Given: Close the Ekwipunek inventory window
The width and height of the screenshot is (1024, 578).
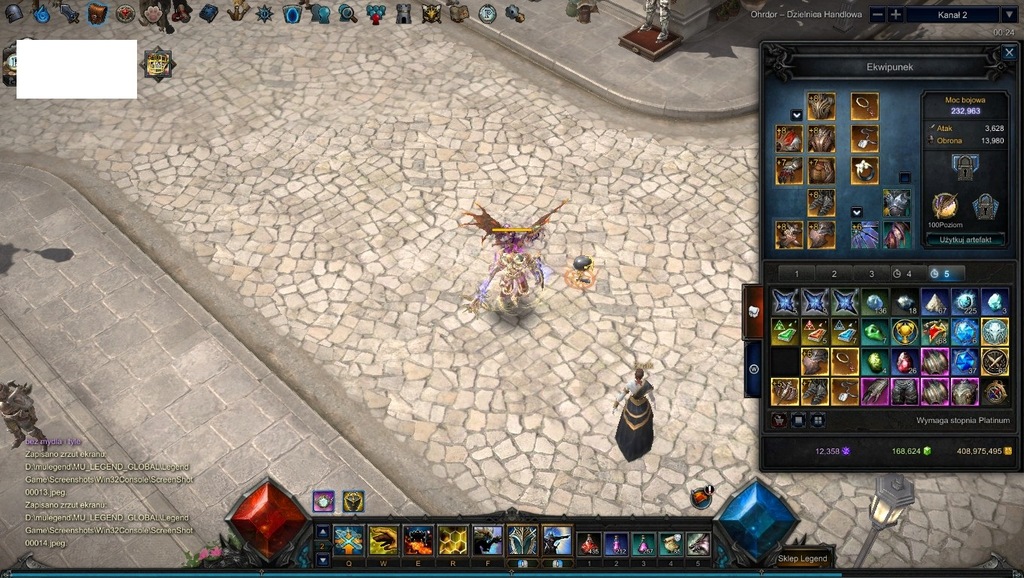Looking at the screenshot, I should click(x=1009, y=52).
